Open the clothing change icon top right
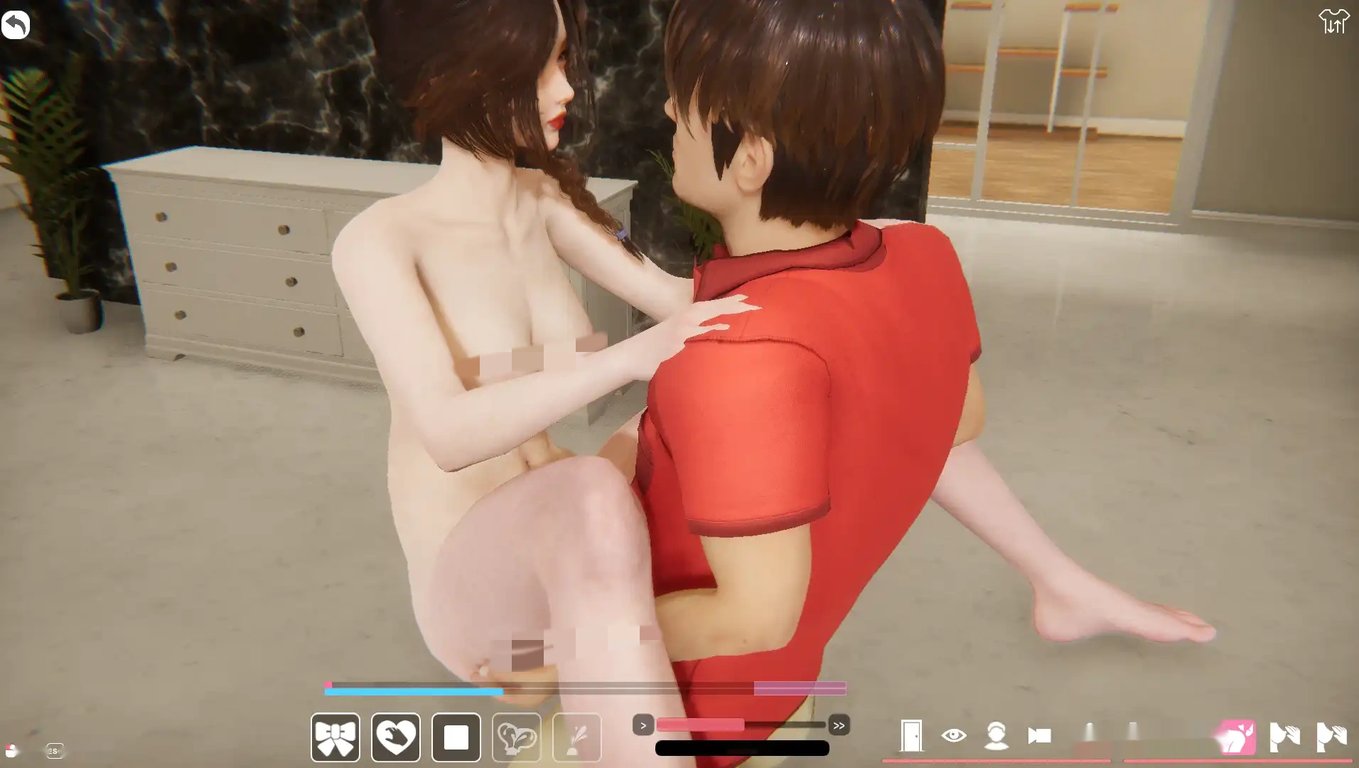 [x=1335, y=20]
